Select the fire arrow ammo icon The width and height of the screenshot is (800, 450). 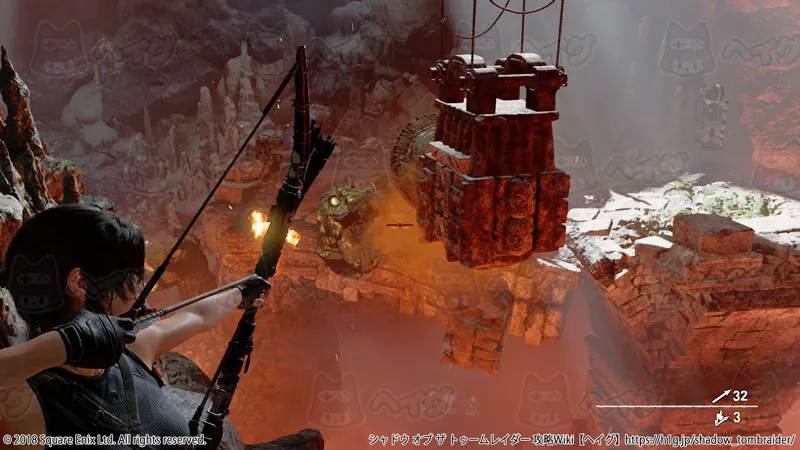(723, 417)
